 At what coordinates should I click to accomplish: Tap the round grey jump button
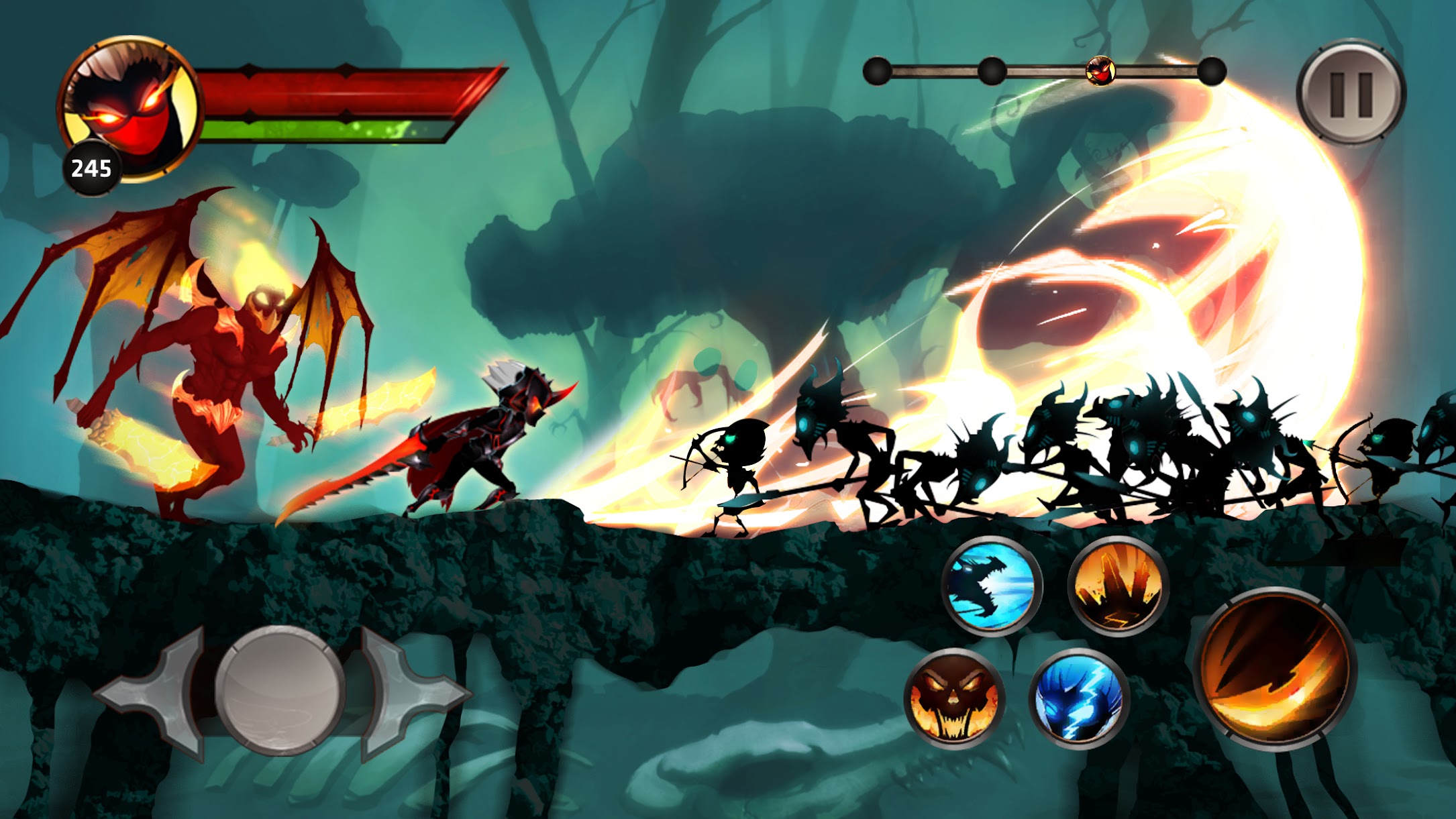tap(280, 691)
